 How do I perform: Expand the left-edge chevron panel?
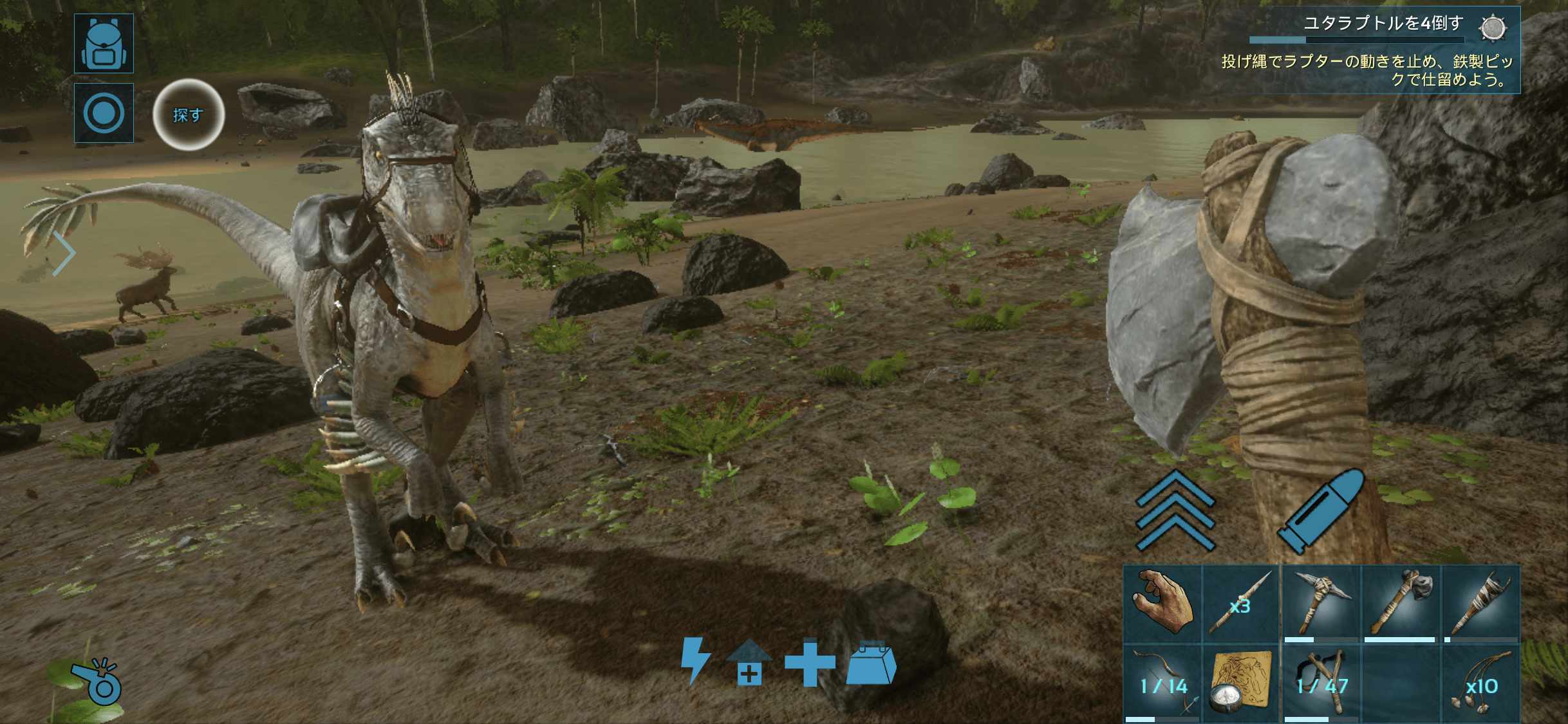63,254
